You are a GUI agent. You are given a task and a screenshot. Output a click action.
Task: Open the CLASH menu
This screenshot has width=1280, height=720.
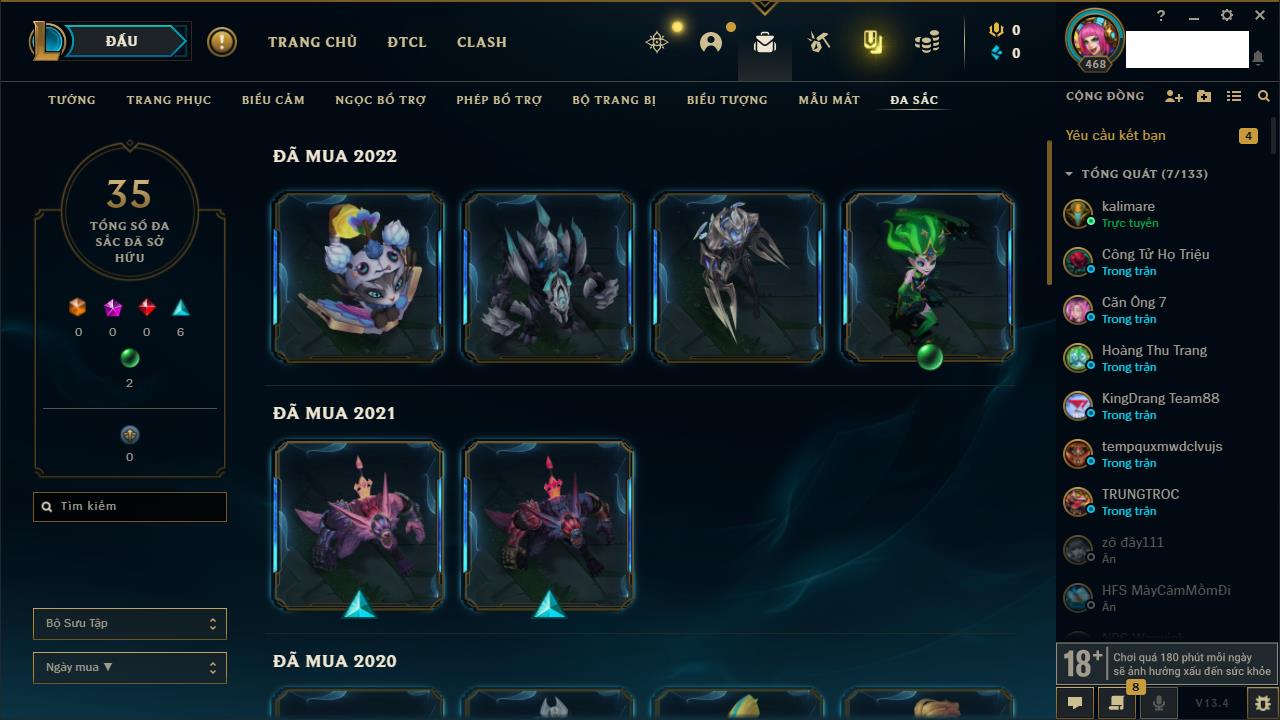[482, 42]
